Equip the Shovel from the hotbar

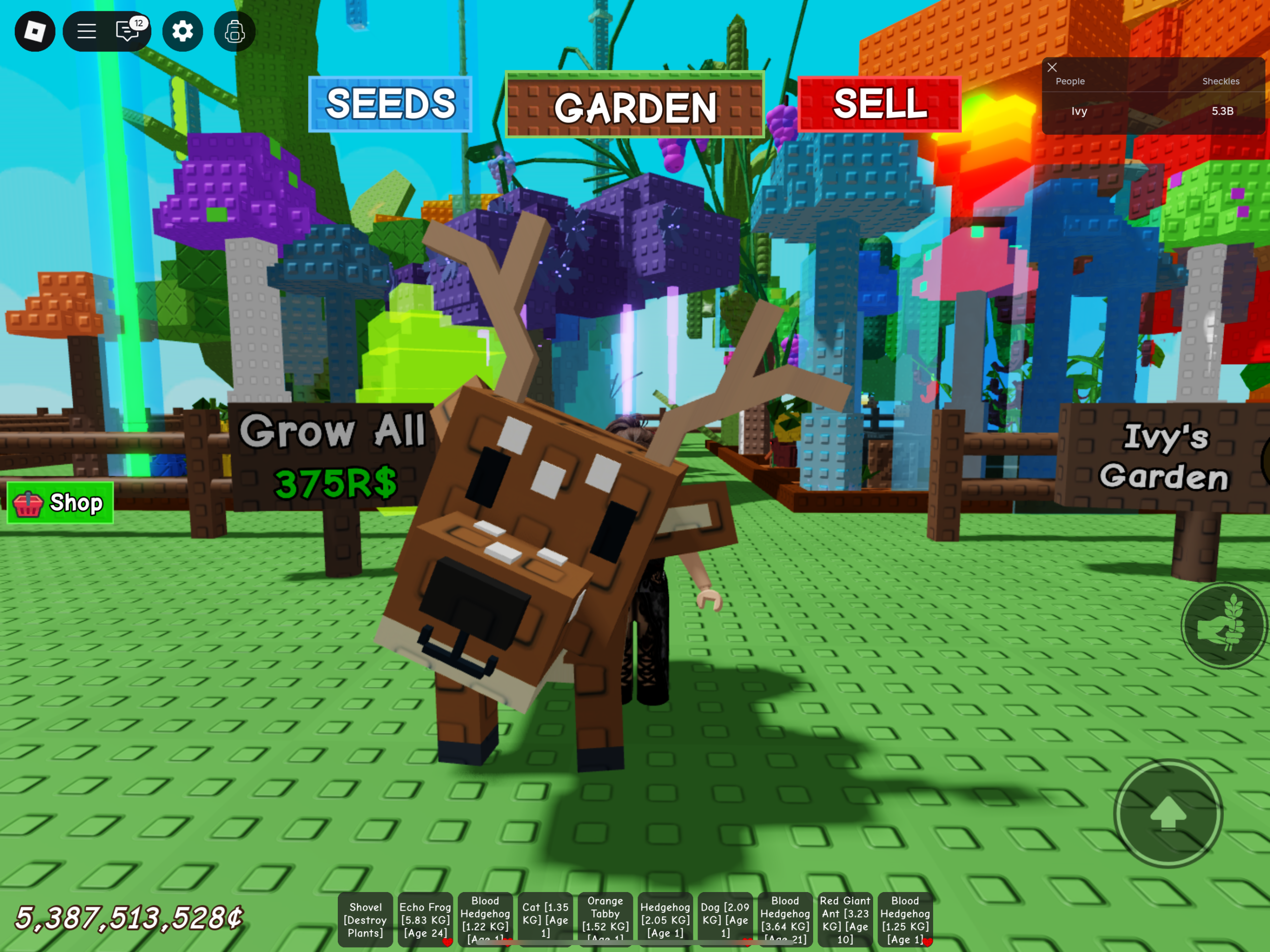(x=366, y=919)
